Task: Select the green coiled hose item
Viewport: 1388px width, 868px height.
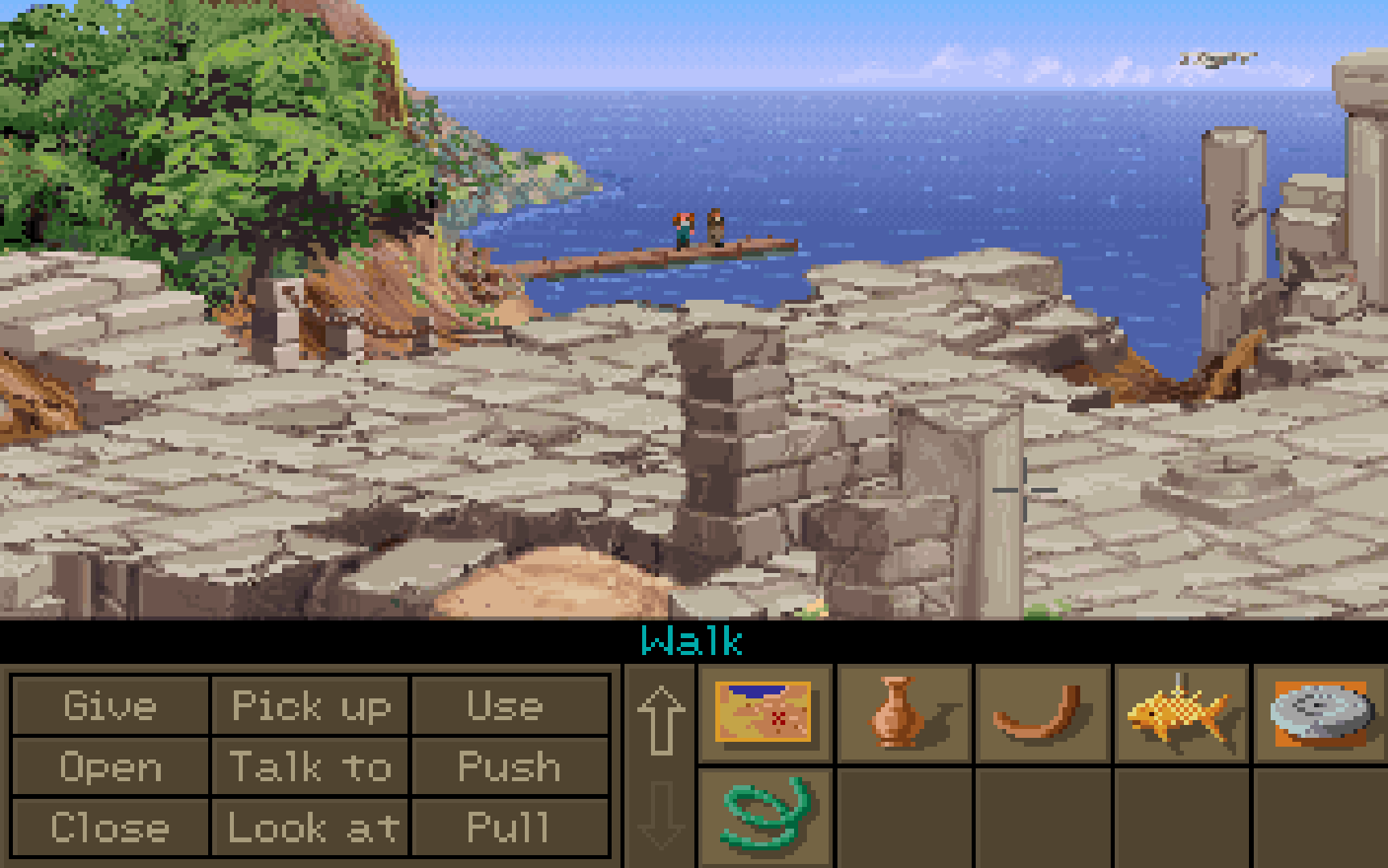Action: coord(764,814)
